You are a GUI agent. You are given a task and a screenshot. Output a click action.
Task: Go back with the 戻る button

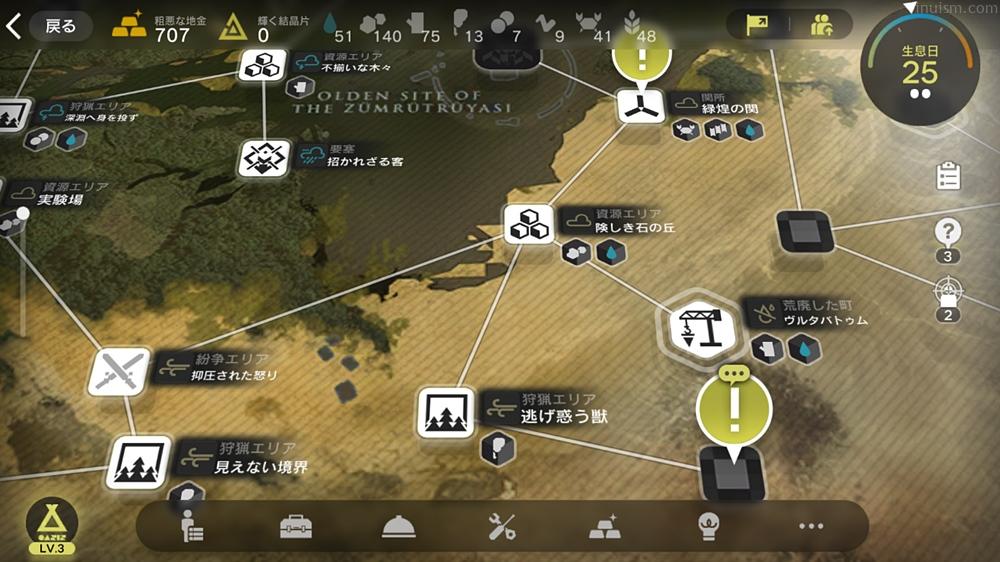click(x=50, y=26)
